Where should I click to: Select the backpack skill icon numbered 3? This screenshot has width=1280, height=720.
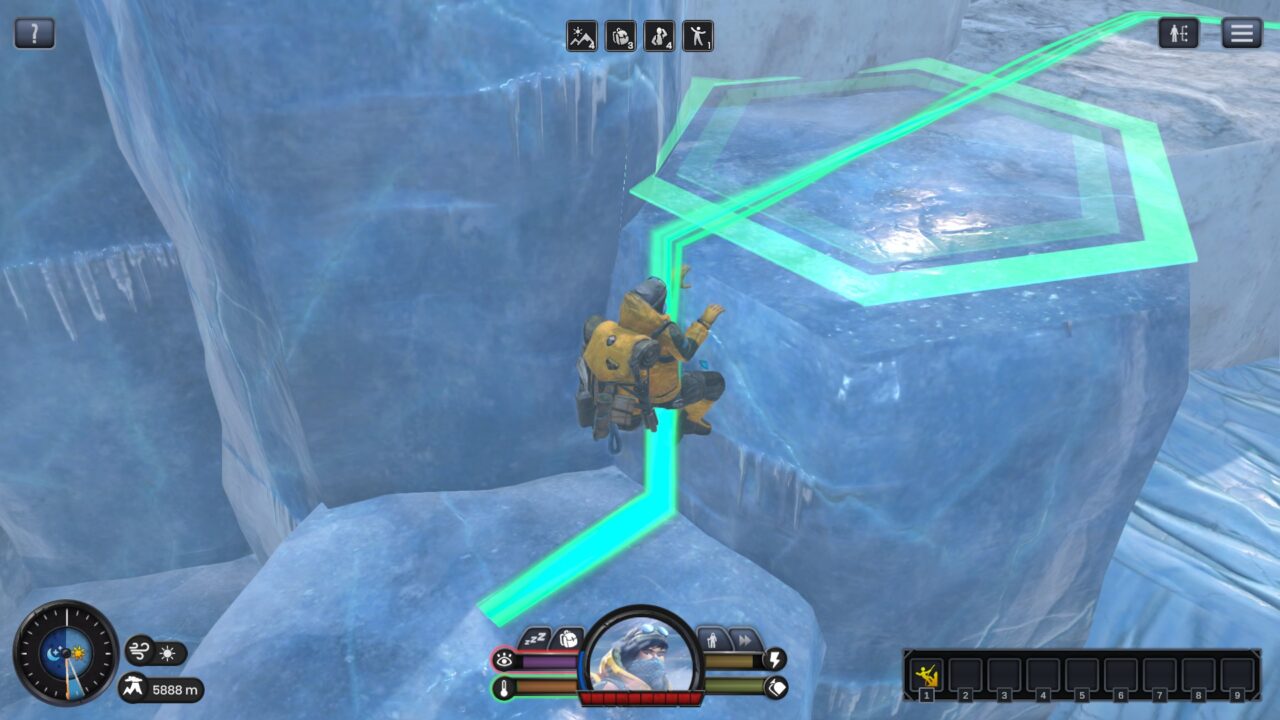(x=620, y=36)
